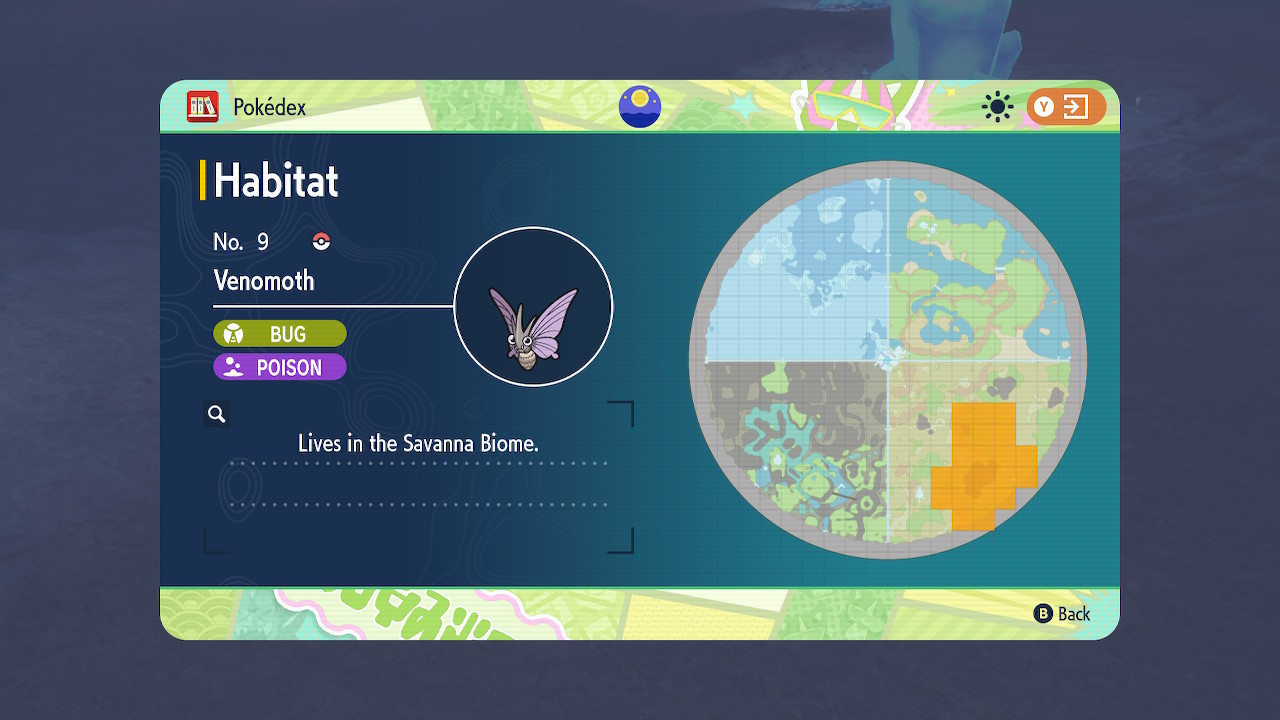Select the Venomoth portrait circle
This screenshot has height=720, width=1280.
pos(533,307)
